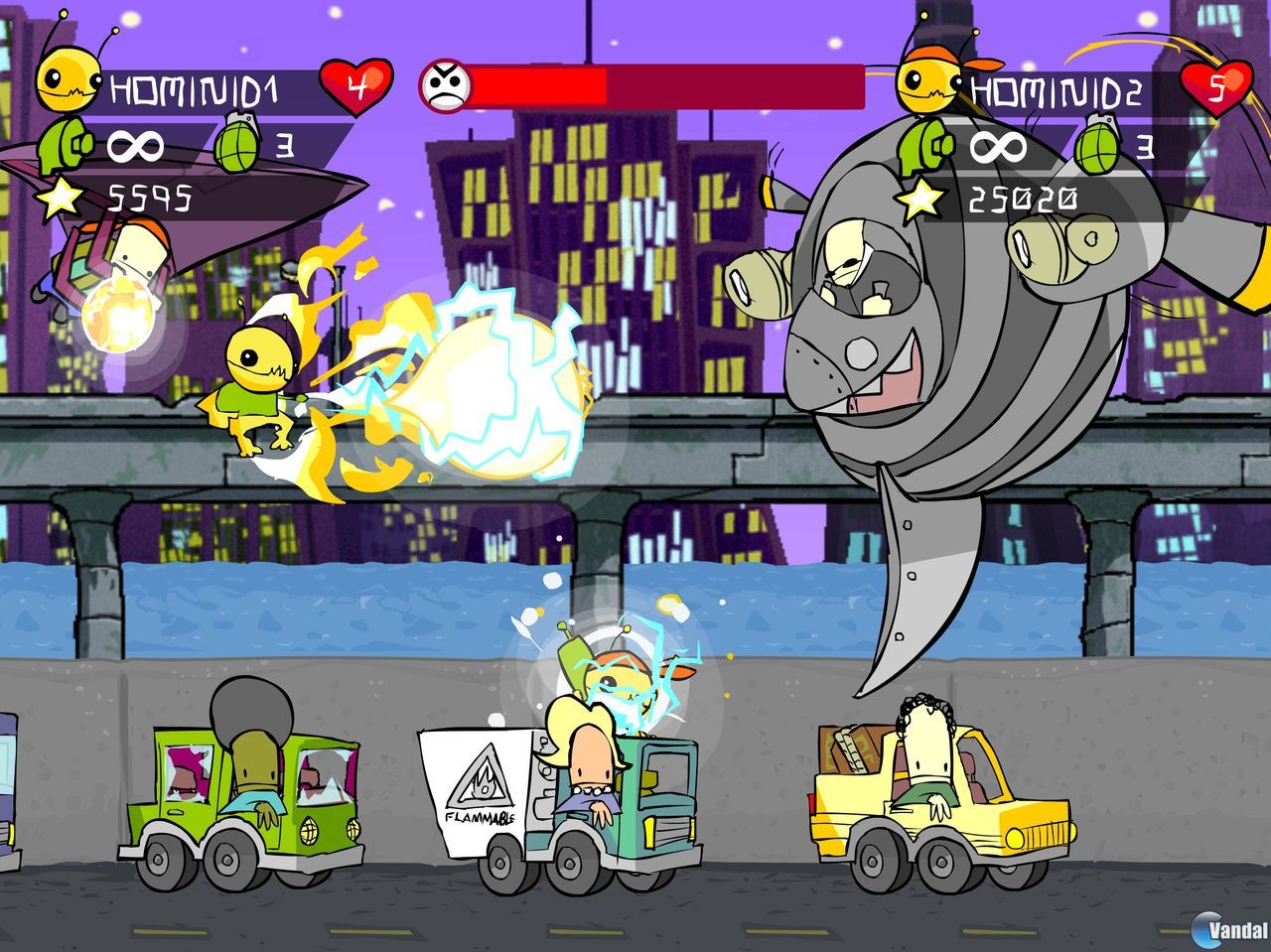This screenshot has width=1271, height=952.
Task: Select the grenade icon showing count 3 for HOMINID1
Action: pos(238,147)
